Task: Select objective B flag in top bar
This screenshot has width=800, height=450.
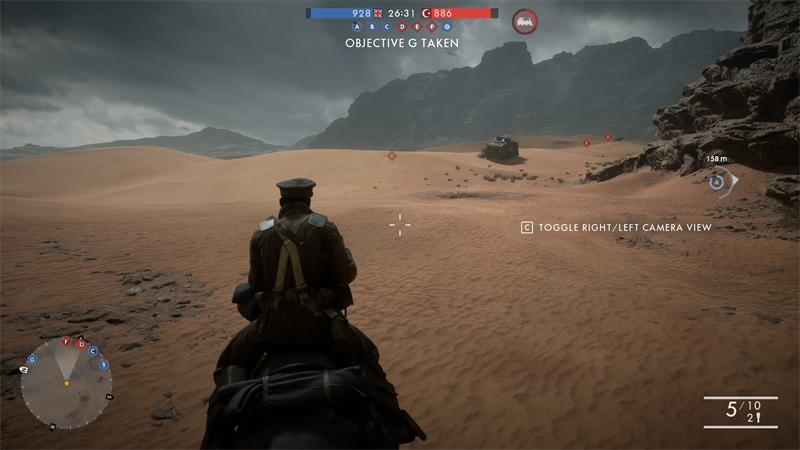Action: 372,27
